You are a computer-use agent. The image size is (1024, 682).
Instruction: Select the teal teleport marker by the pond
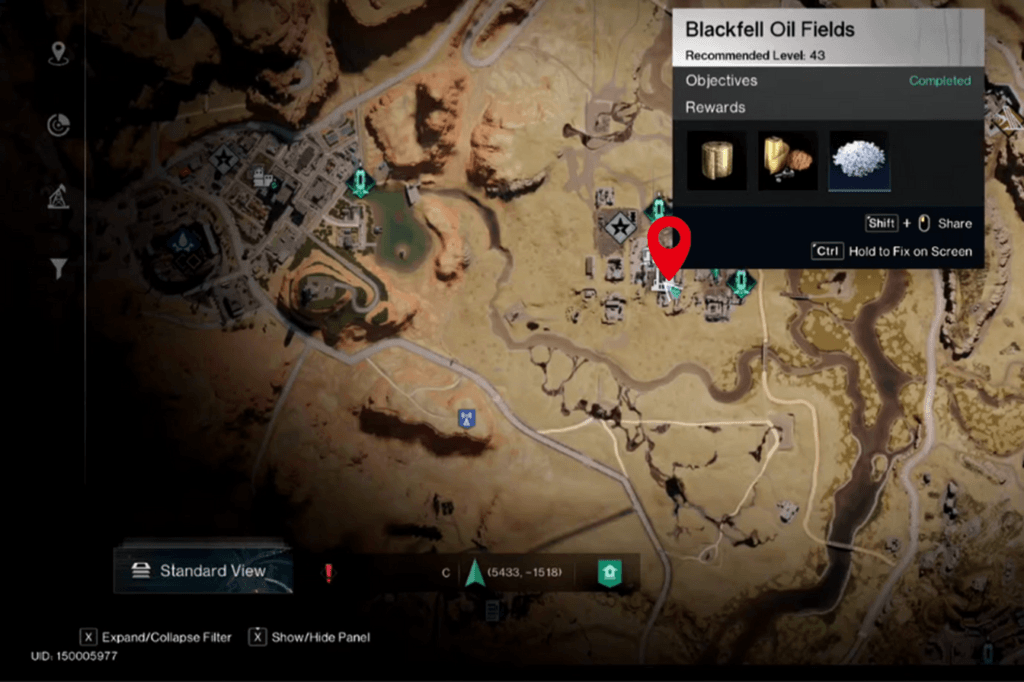point(360,180)
